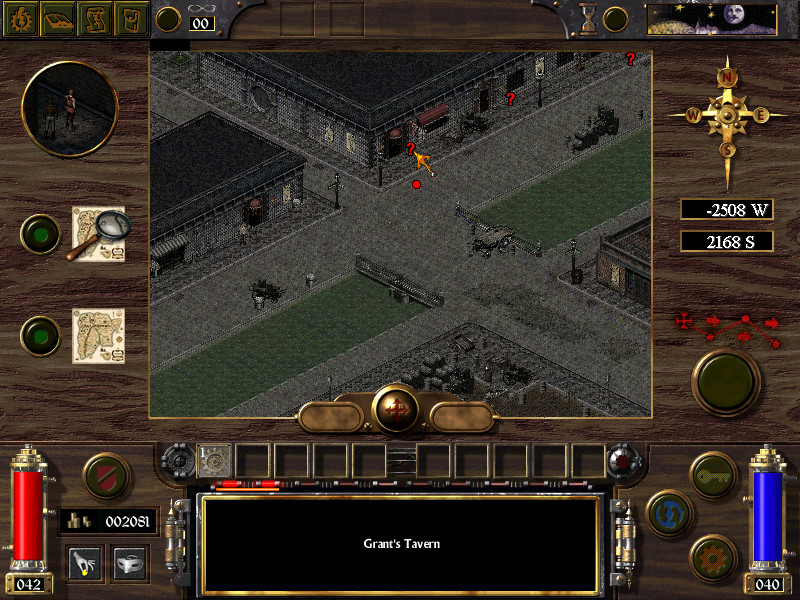Image resolution: width=800 pixels, height=600 pixels.
Task: Click the round button beside the magnifier map
Action: [41, 234]
